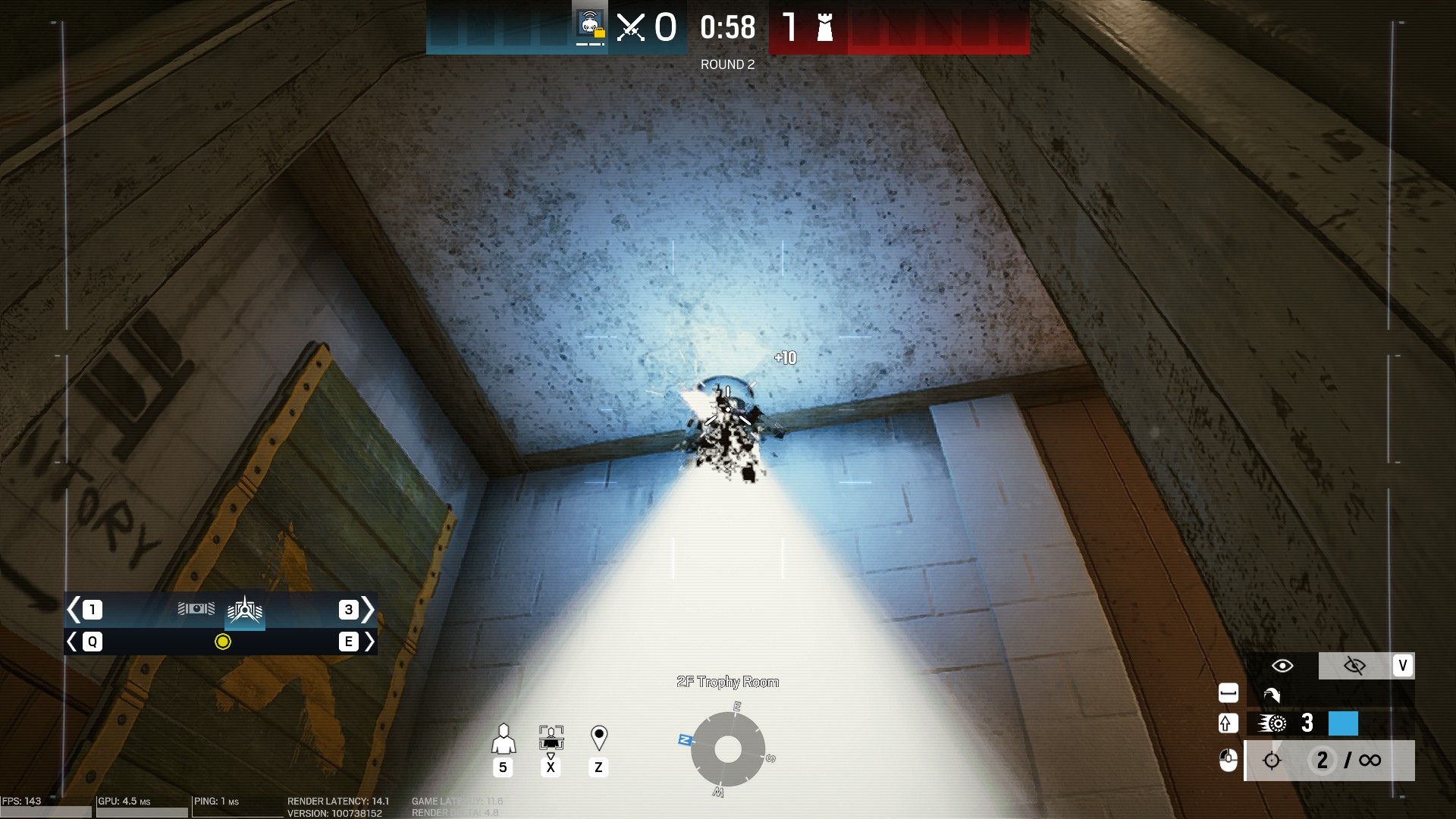Select the crosshair ammo icon near 2/∞ counter
Viewport: 1456px width, 819px height.
[x=1271, y=761]
